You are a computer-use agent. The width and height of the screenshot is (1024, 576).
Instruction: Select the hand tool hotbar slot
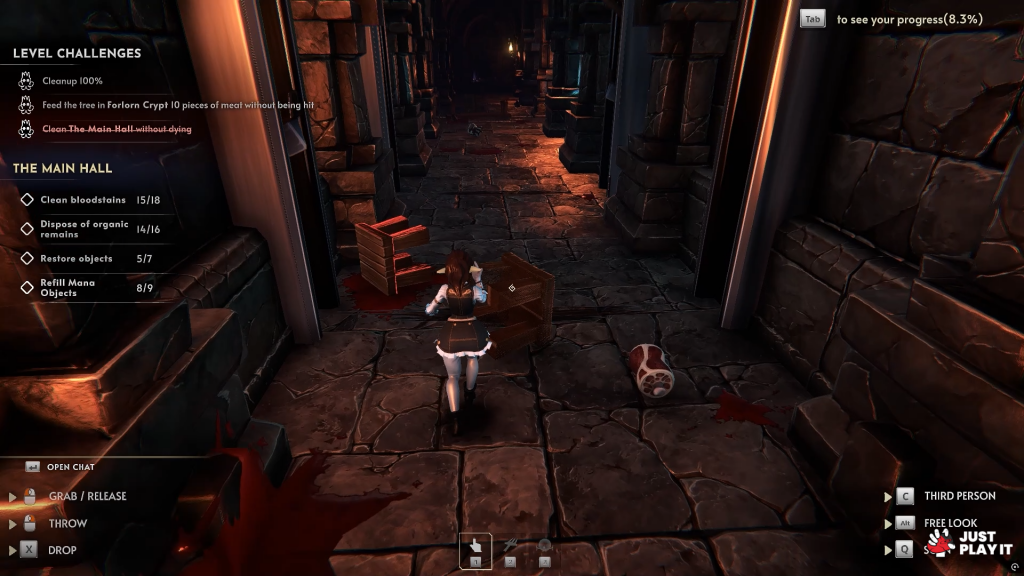tap(476, 549)
